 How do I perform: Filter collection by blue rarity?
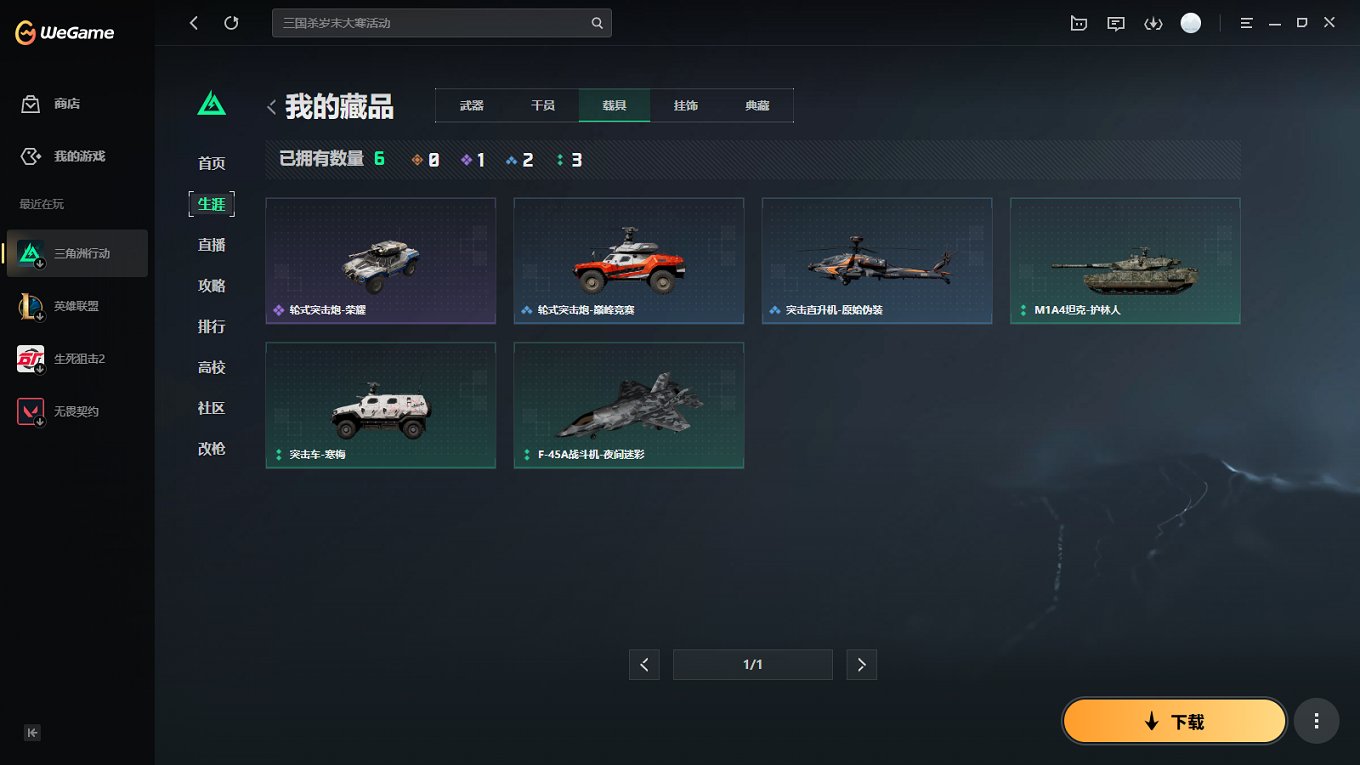(x=519, y=158)
